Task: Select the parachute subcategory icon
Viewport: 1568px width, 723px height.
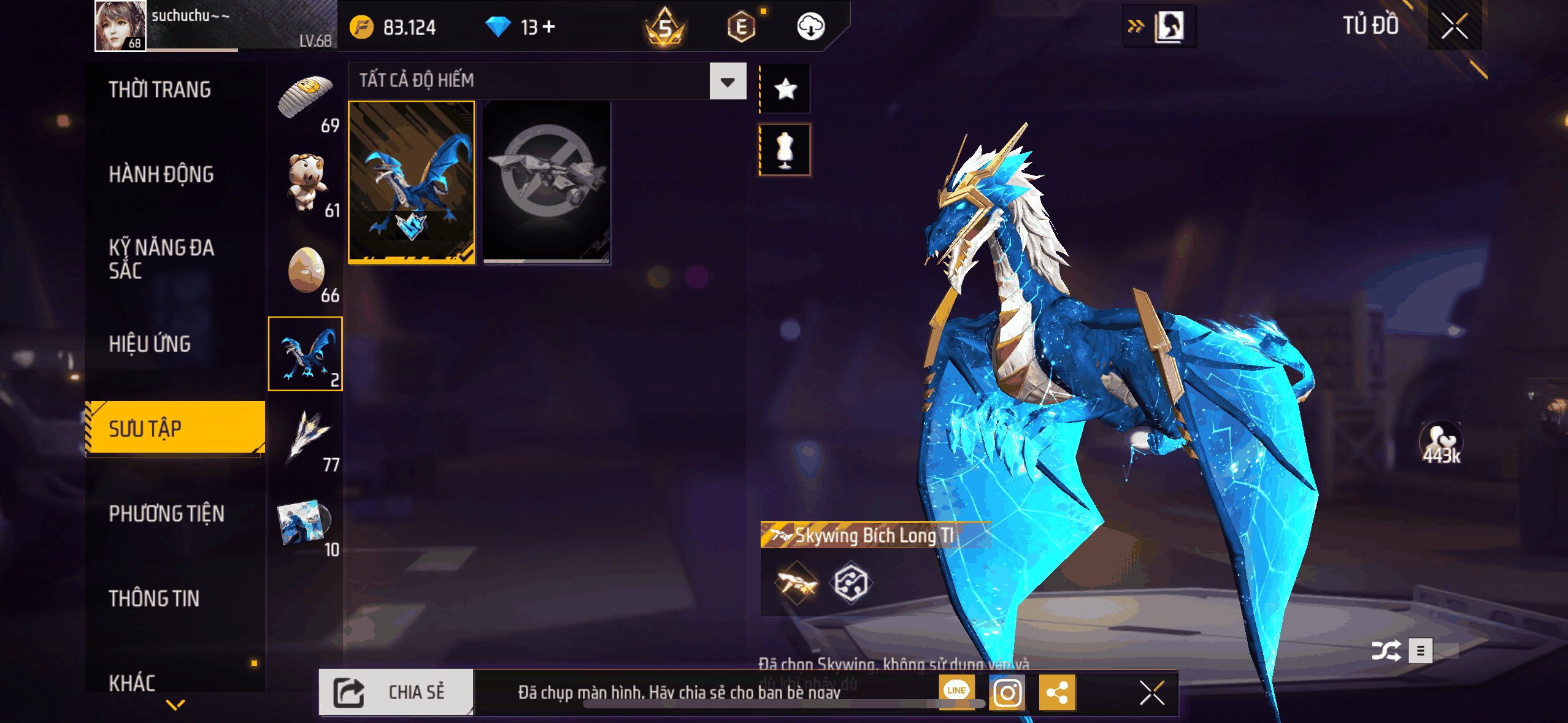Action: pos(306,98)
